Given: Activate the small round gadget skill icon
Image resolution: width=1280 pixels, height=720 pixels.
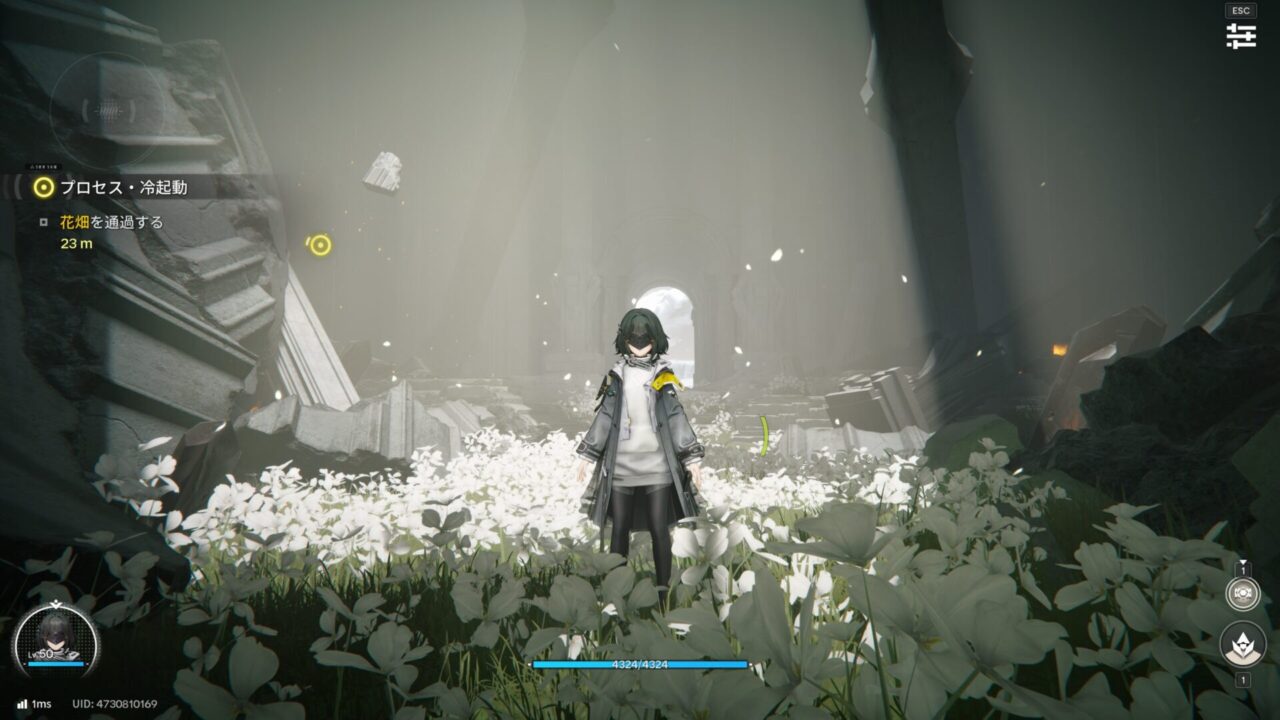Looking at the screenshot, I should [1243, 593].
